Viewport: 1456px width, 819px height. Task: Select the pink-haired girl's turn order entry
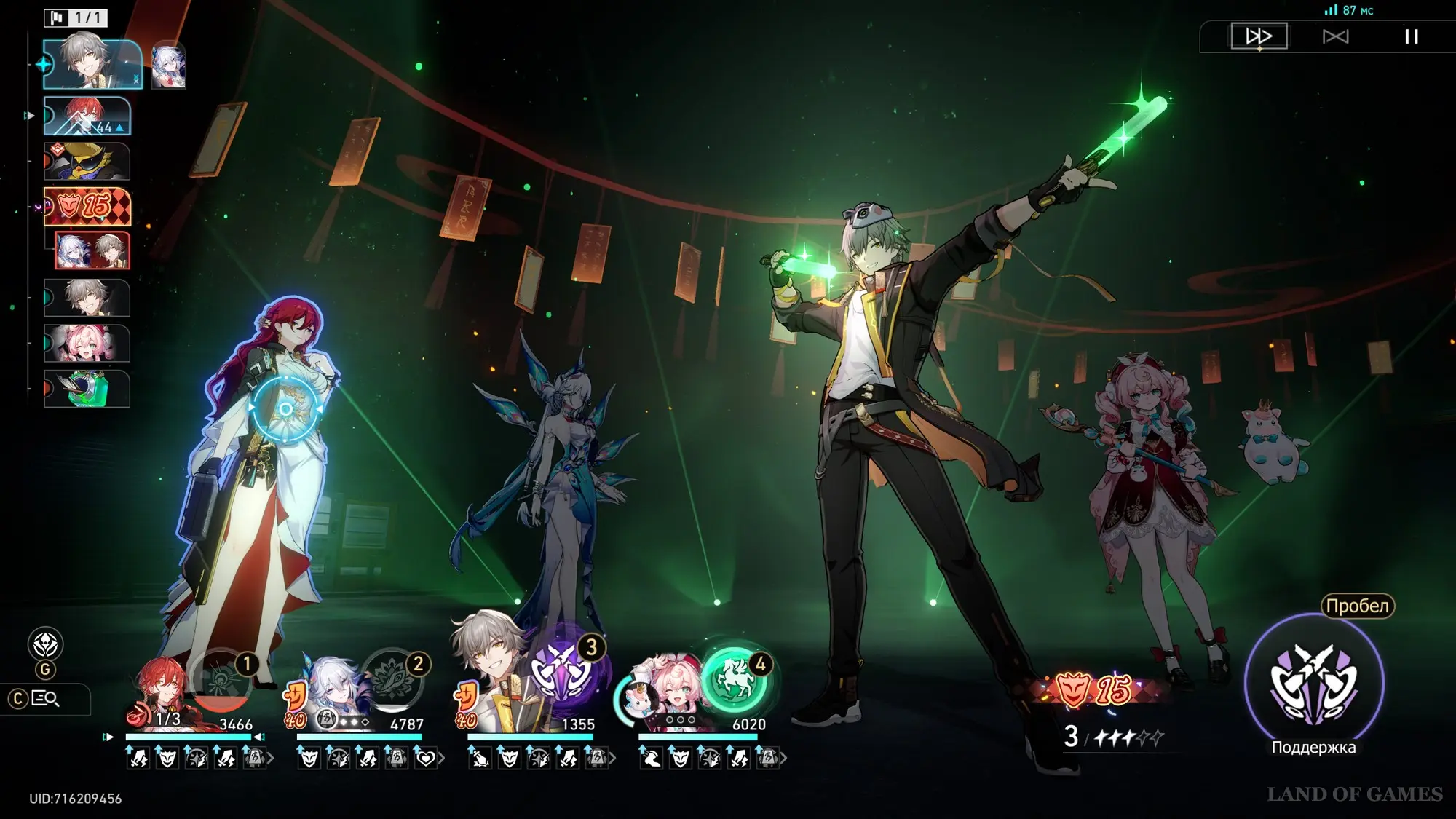pos(87,343)
